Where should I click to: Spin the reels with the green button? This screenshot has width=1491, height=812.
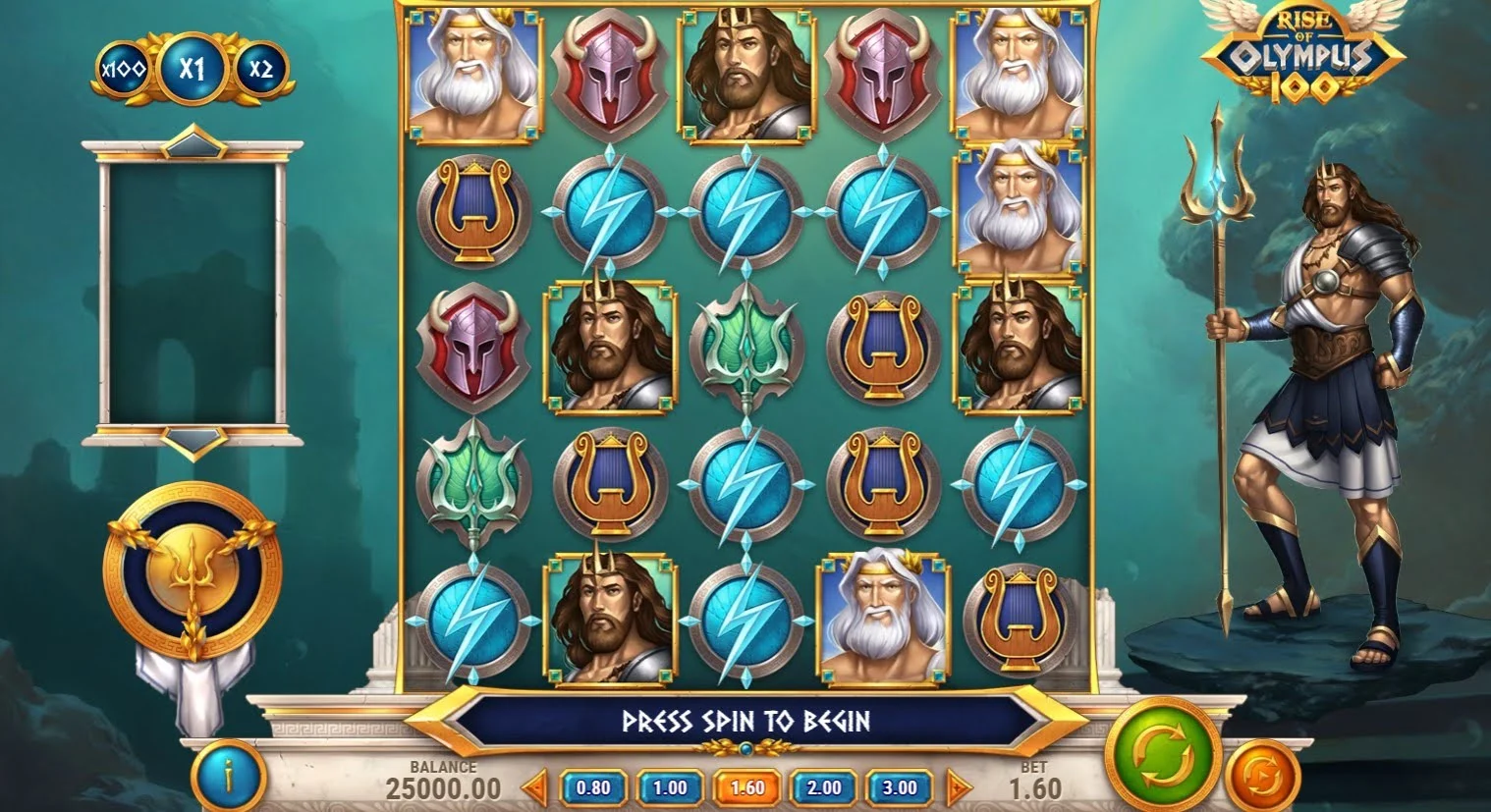(x=1164, y=756)
